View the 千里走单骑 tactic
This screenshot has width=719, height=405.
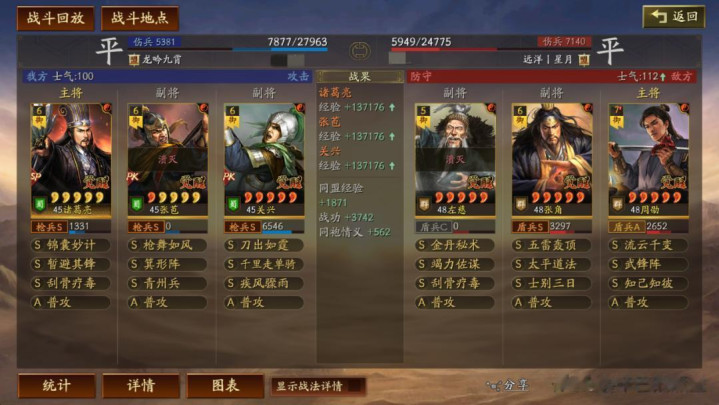263,264
